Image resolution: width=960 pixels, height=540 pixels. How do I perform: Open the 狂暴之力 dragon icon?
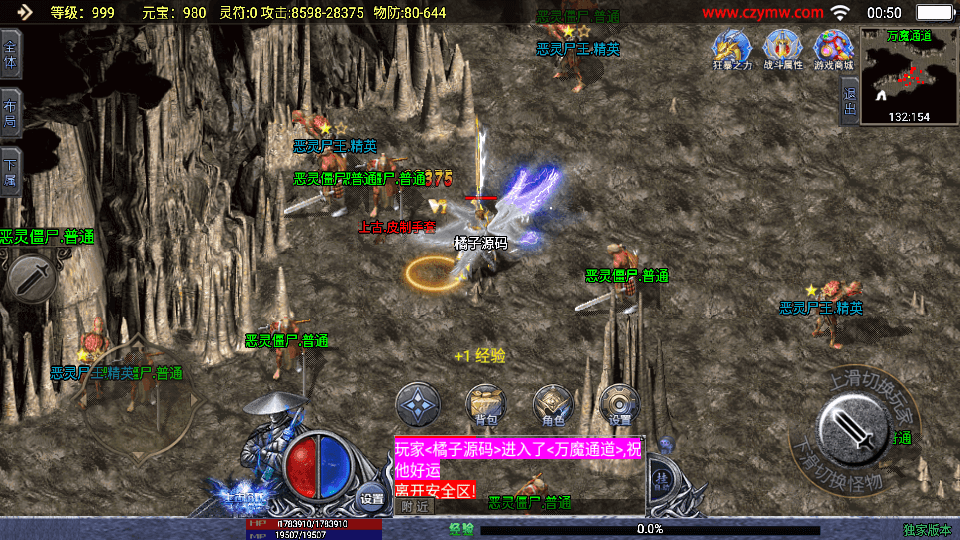coord(731,49)
